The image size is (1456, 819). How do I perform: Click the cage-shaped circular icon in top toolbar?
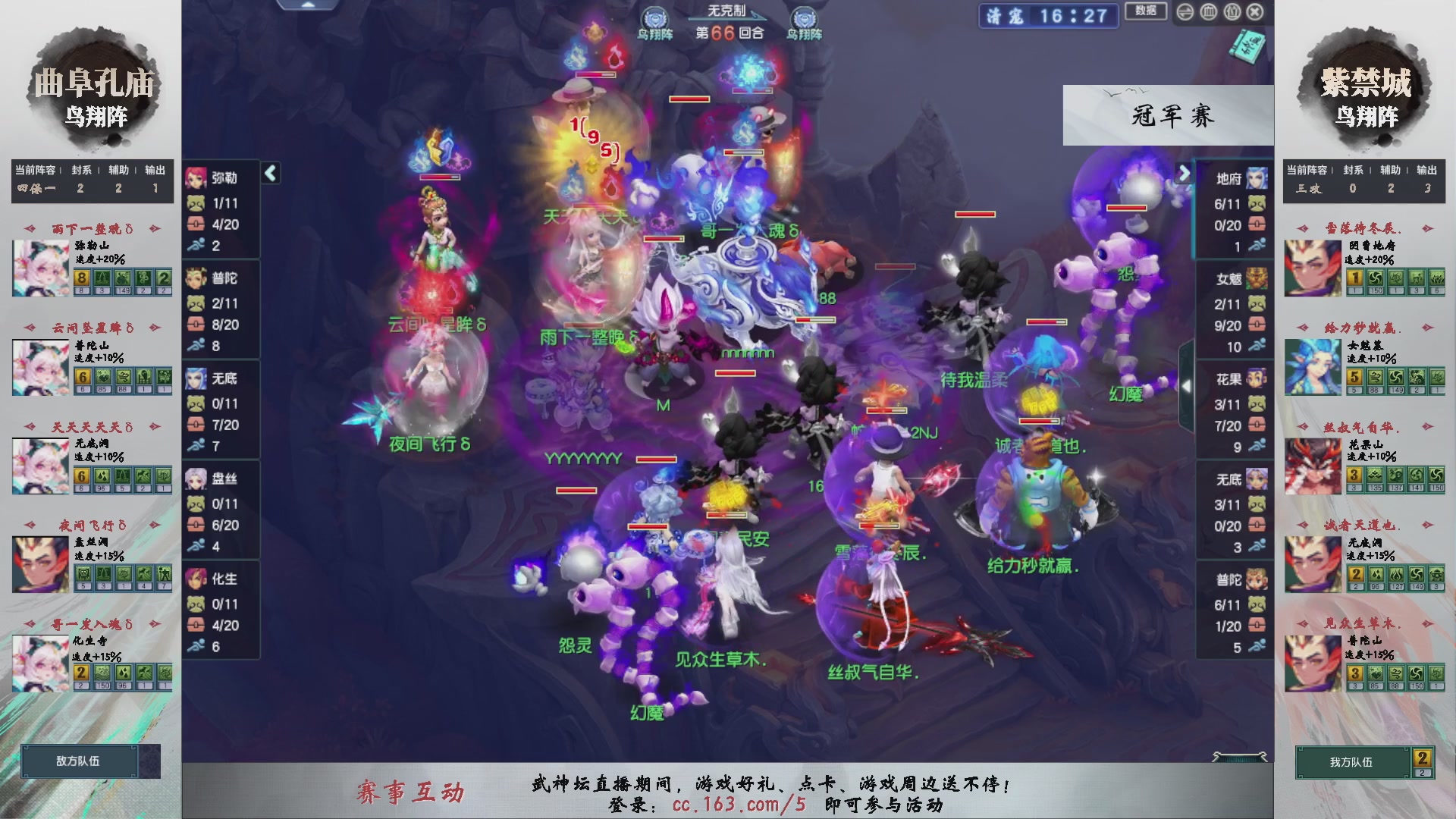(x=1209, y=12)
